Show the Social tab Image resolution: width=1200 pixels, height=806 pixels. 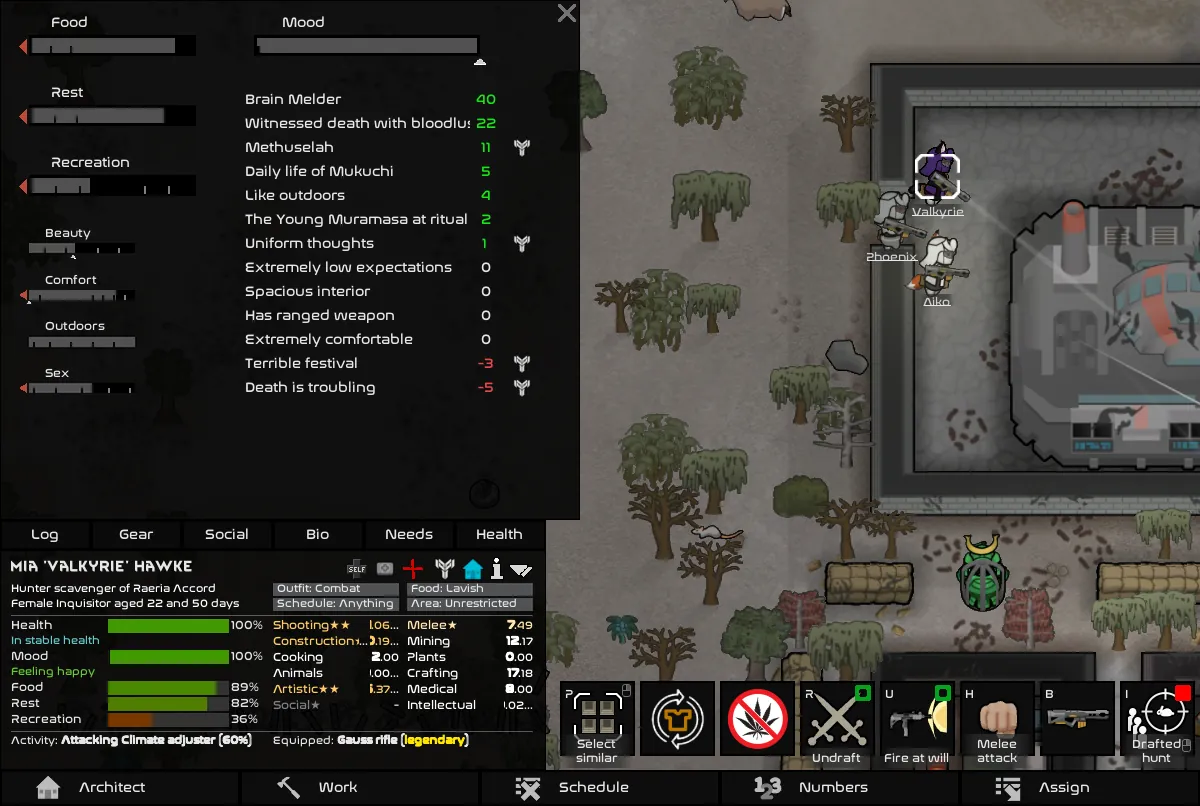227,534
